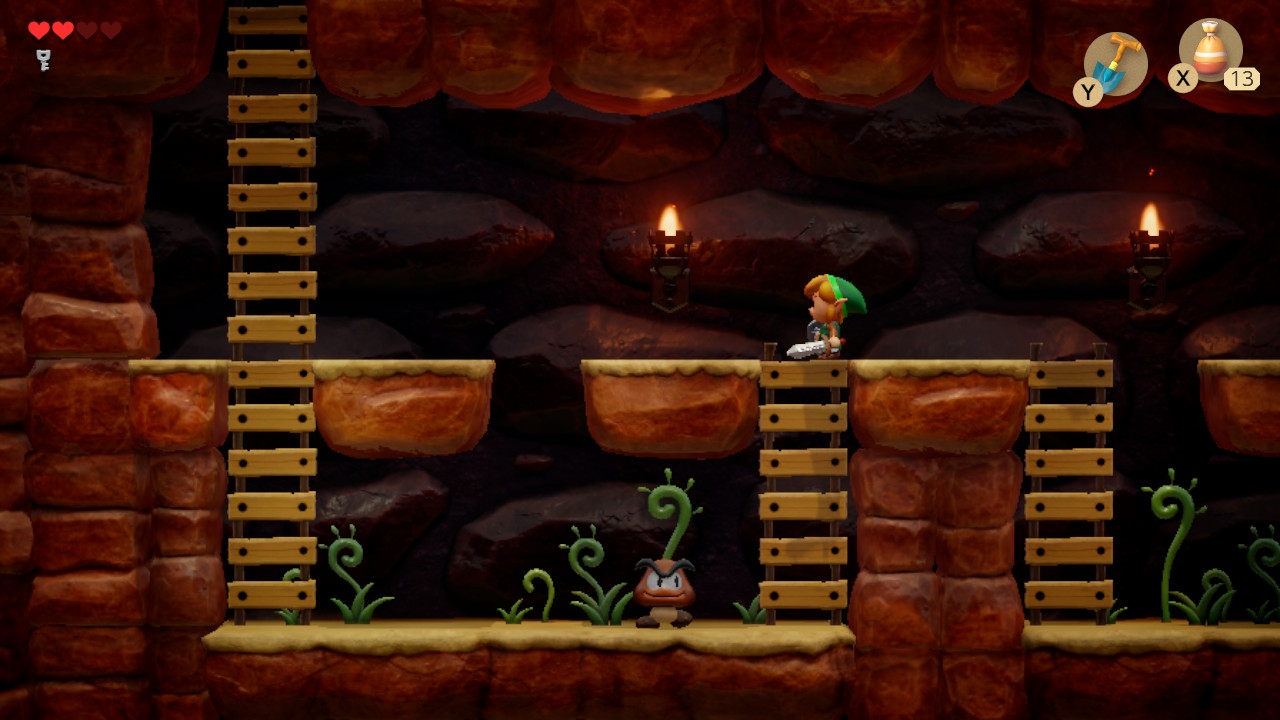1280x720 pixels.
Task: Click the small key icon under the hearts
Action: point(42,57)
